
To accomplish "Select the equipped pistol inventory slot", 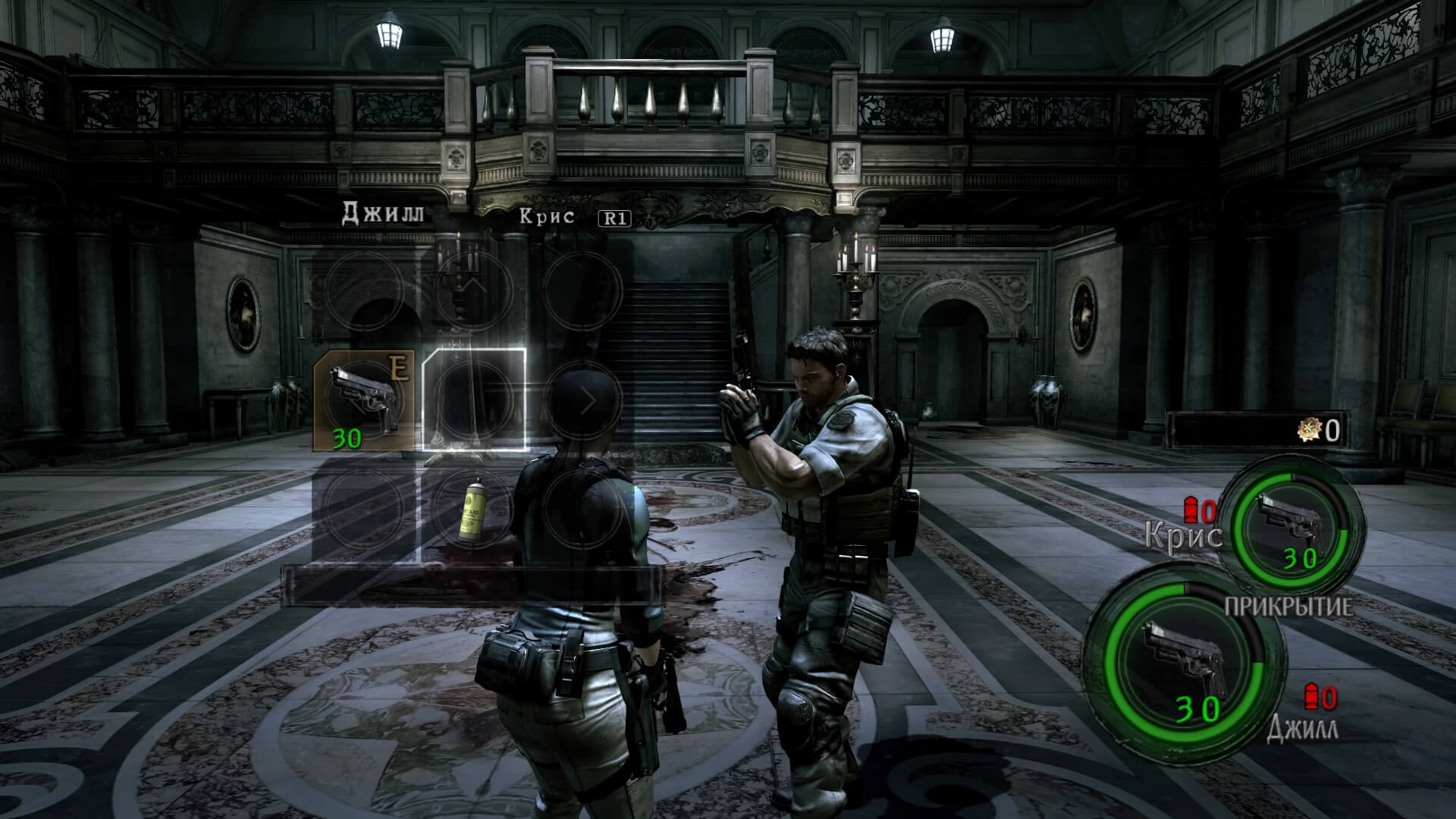I will [365, 399].
